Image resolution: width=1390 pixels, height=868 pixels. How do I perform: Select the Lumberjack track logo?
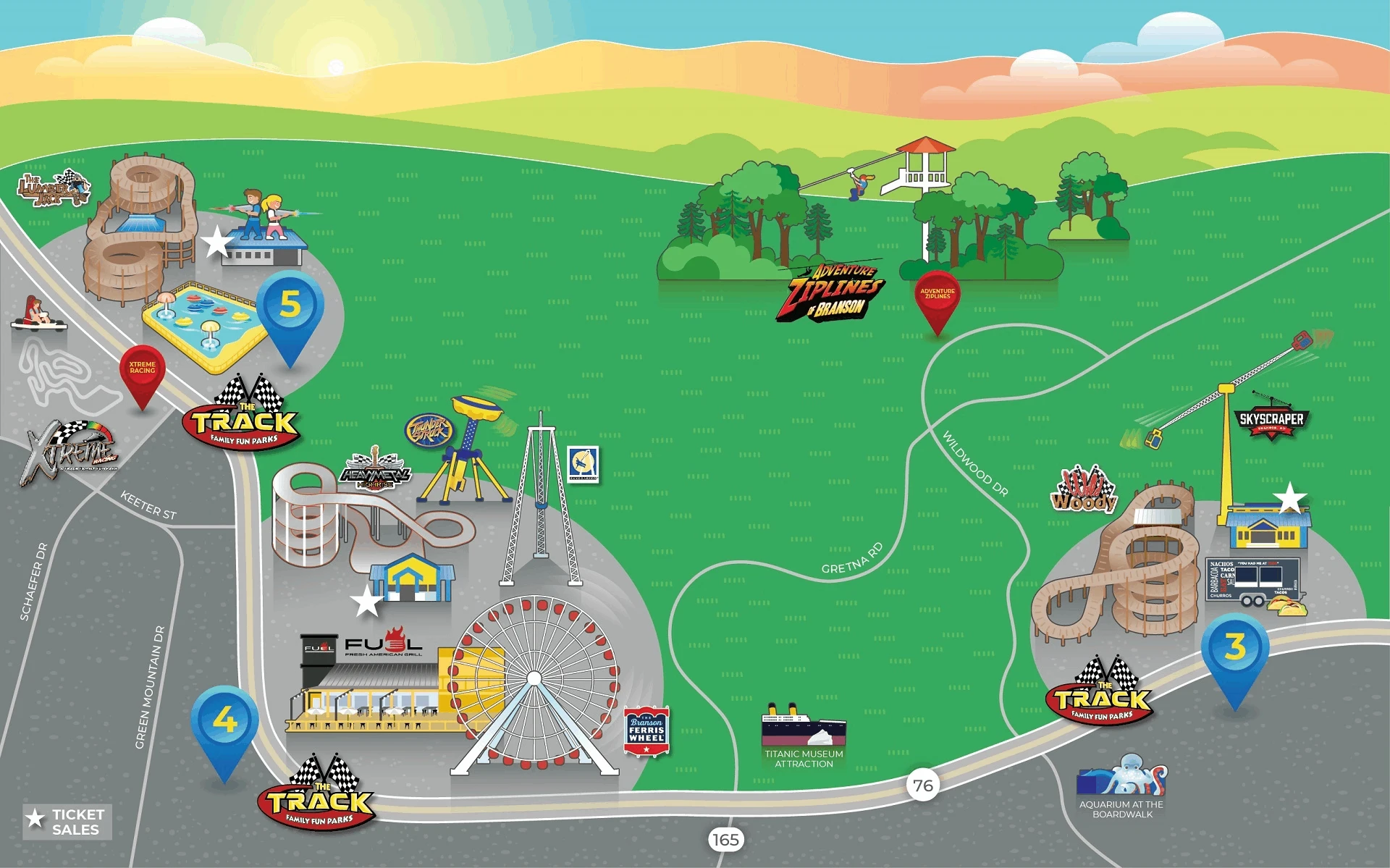point(53,187)
